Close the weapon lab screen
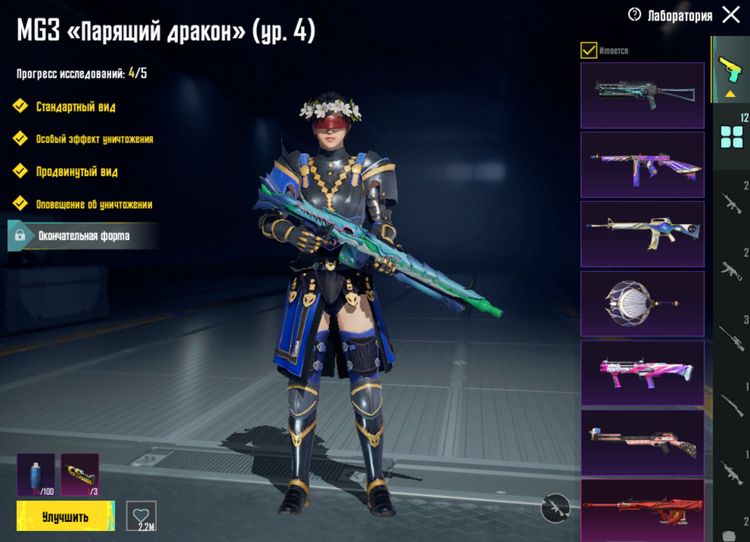This screenshot has height=542, width=750. [729, 15]
